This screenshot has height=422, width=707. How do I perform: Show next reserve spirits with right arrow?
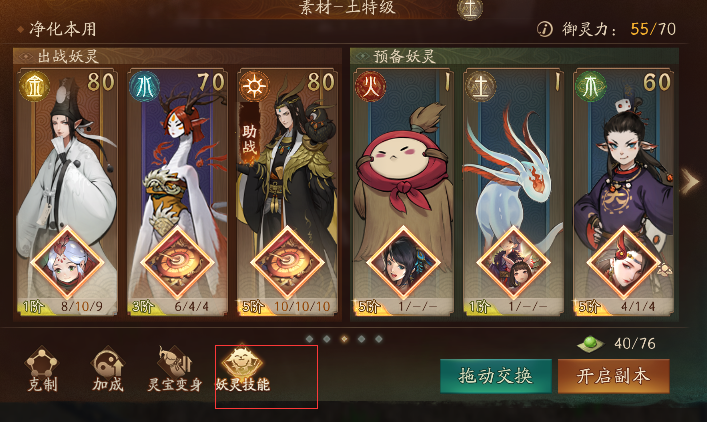point(690,181)
